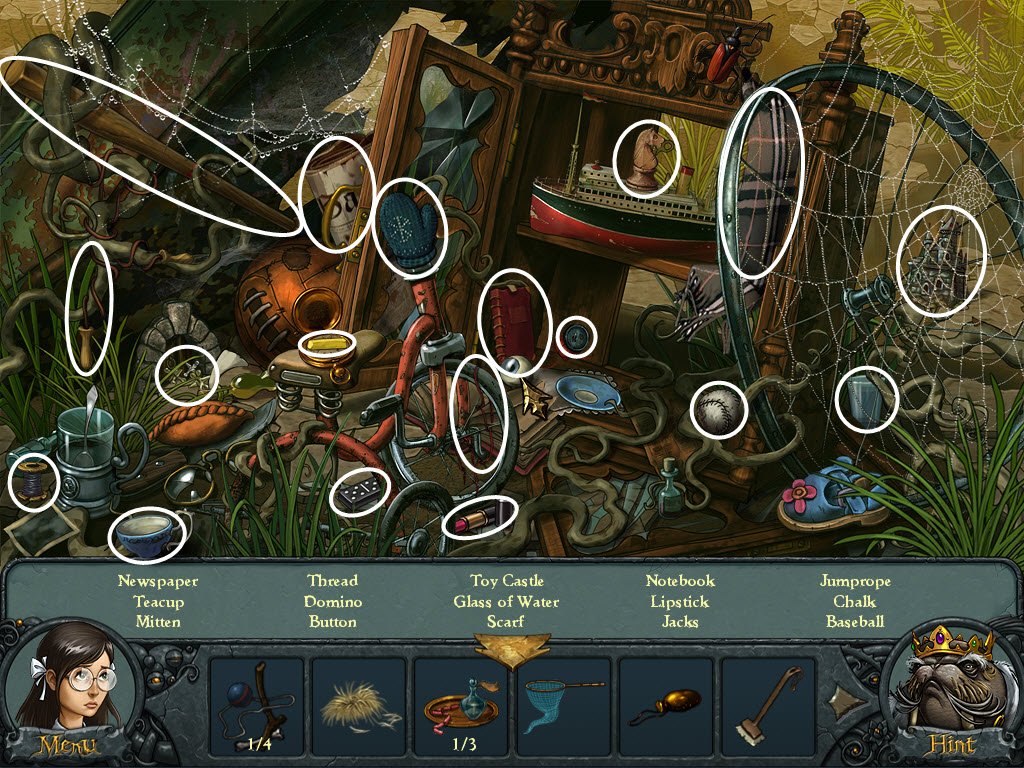Select the perfume bottle tray slot
This screenshot has width=1024, height=768.
coord(462,705)
